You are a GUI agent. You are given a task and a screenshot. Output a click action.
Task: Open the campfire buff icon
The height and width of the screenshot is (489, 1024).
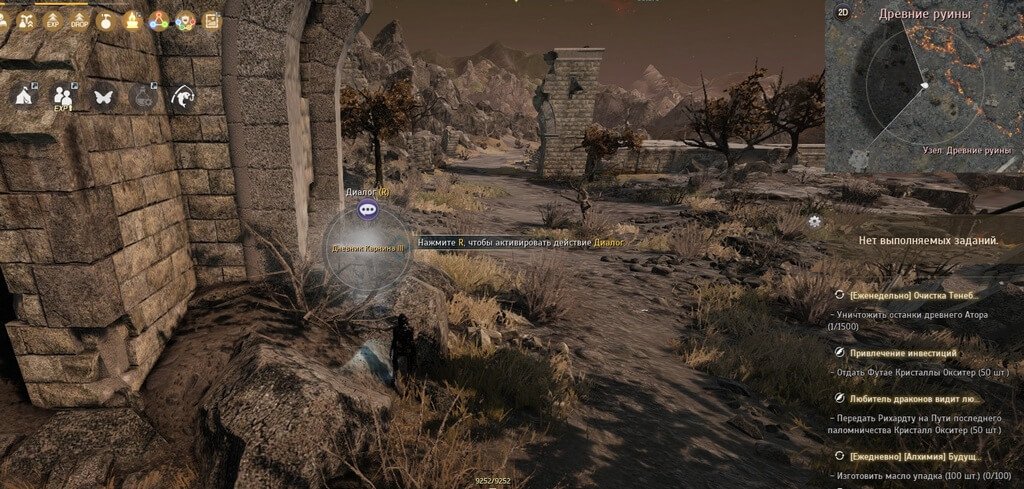click(x=132, y=20)
